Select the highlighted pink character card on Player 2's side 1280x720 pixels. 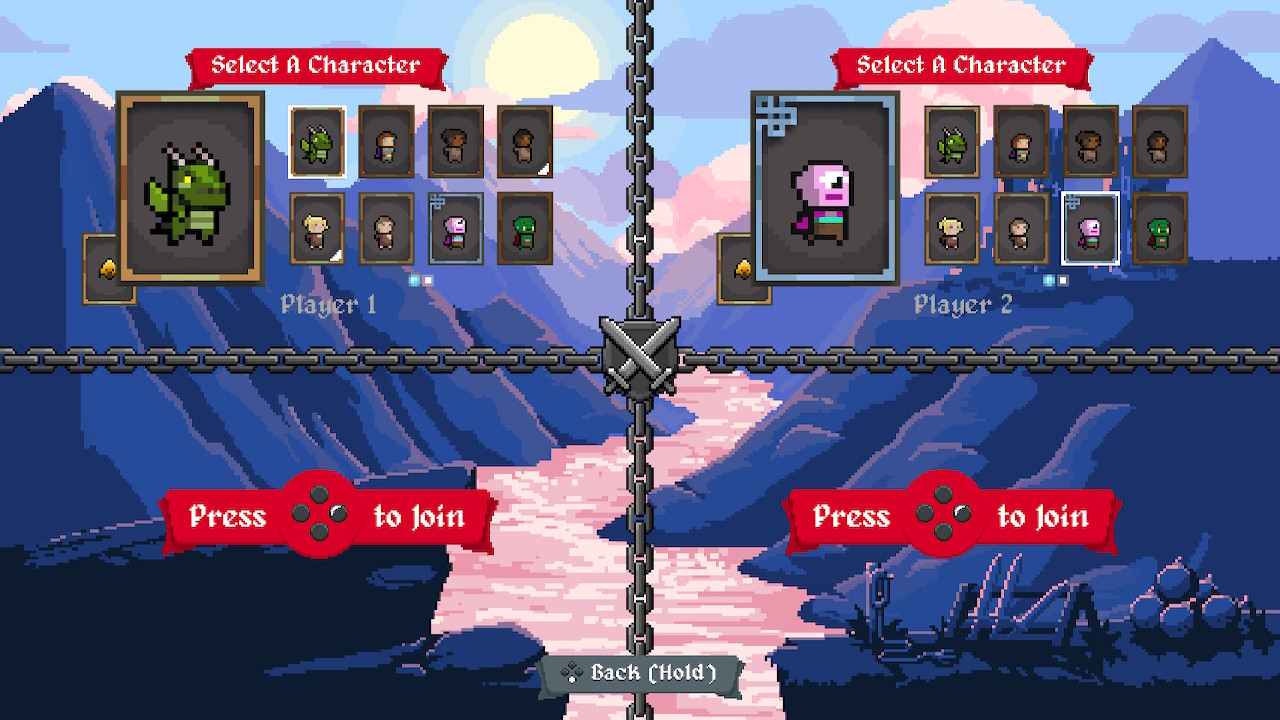(1090, 230)
